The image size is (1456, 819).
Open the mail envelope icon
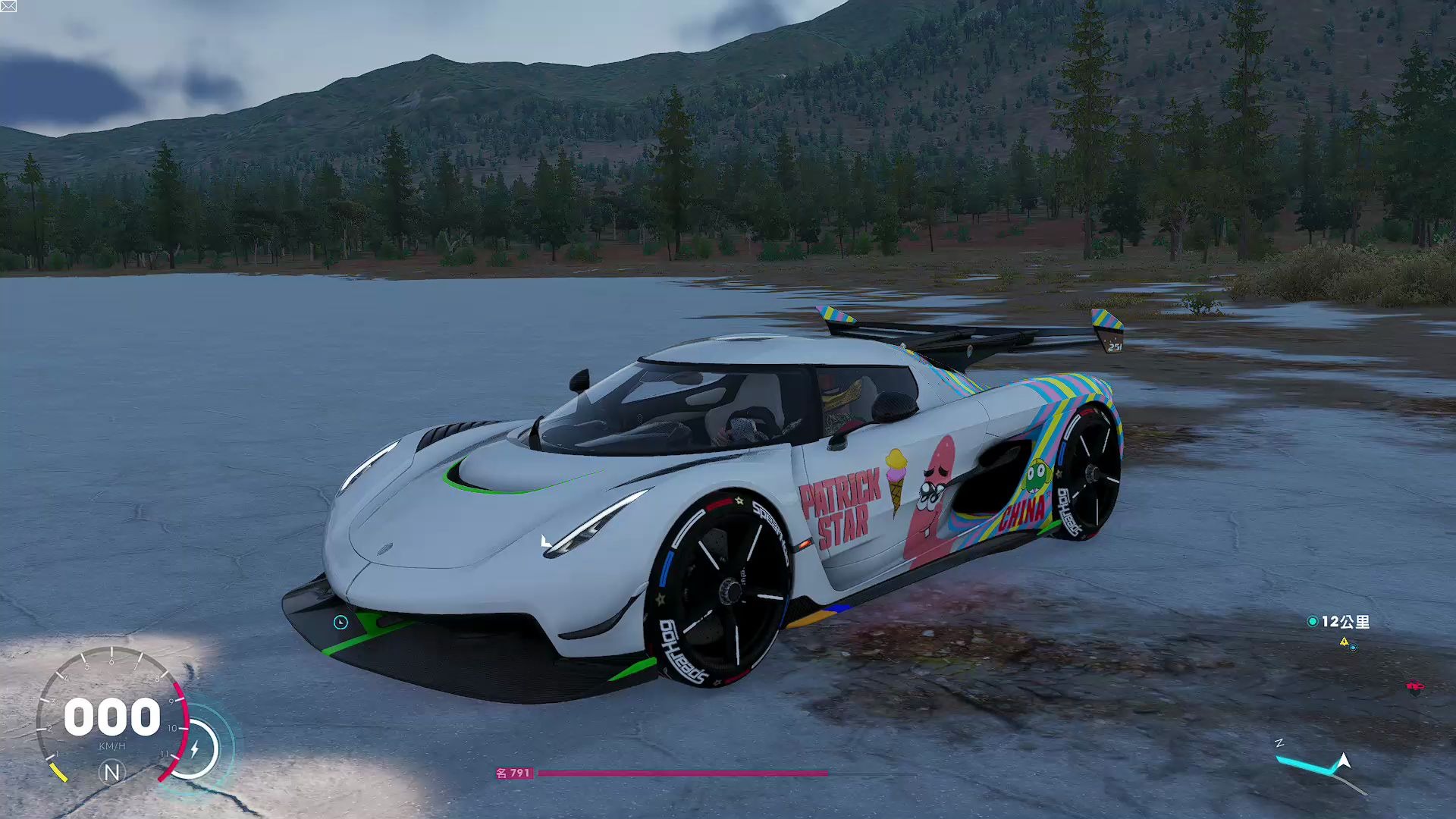pyautogui.click(x=8, y=6)
